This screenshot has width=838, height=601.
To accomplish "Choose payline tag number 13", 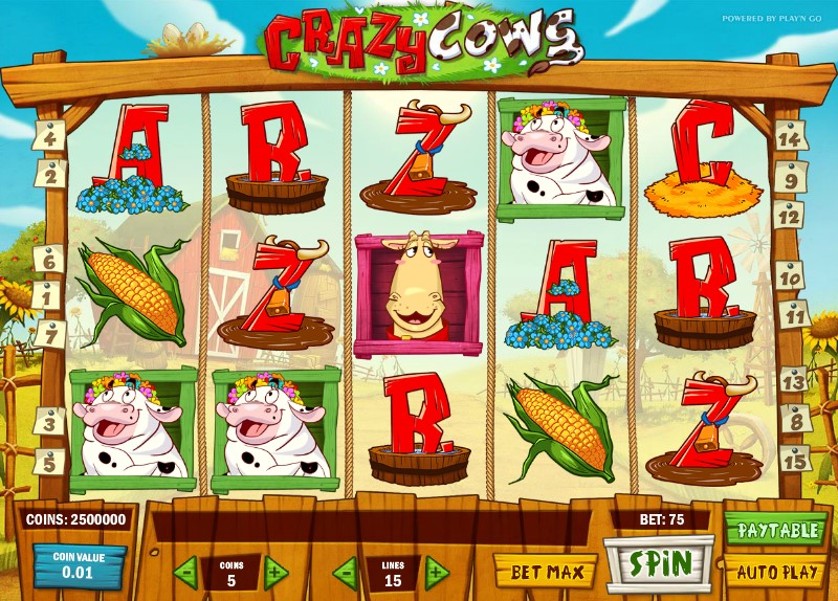I will pyautogui.click(x=792, y=380).
